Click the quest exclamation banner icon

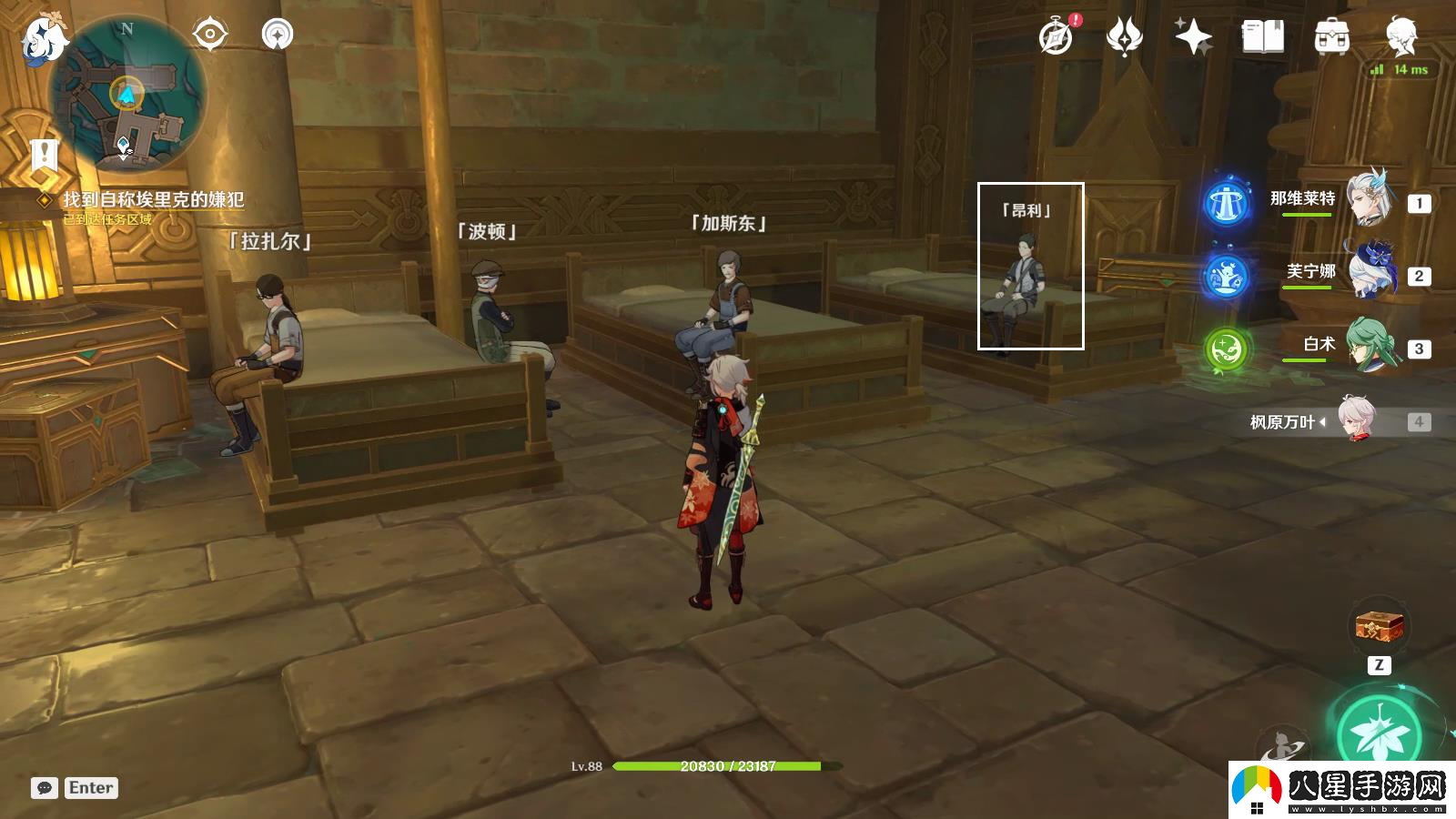coord(44,155)
